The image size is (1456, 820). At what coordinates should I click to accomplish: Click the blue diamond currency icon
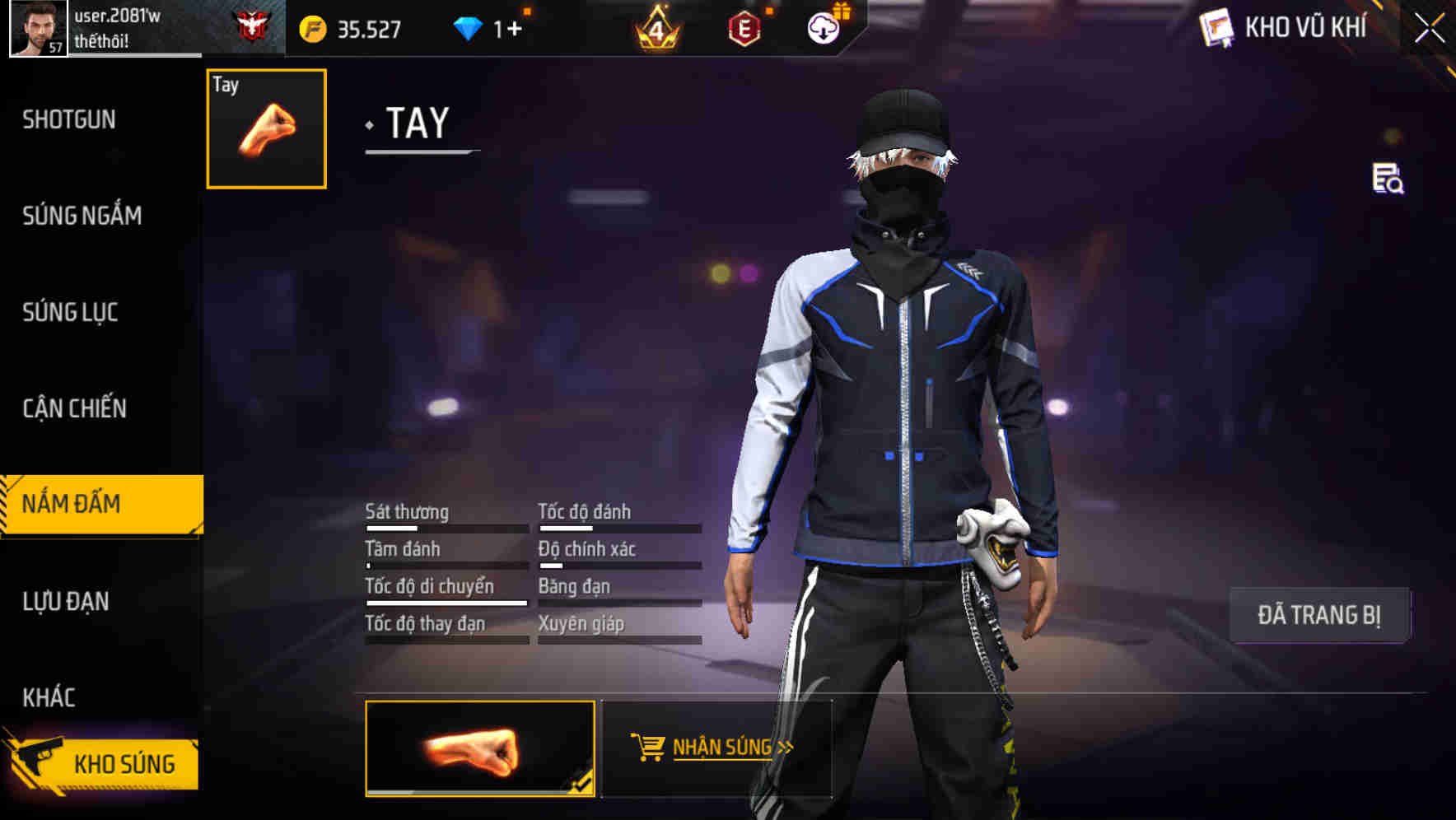point(467,28)
